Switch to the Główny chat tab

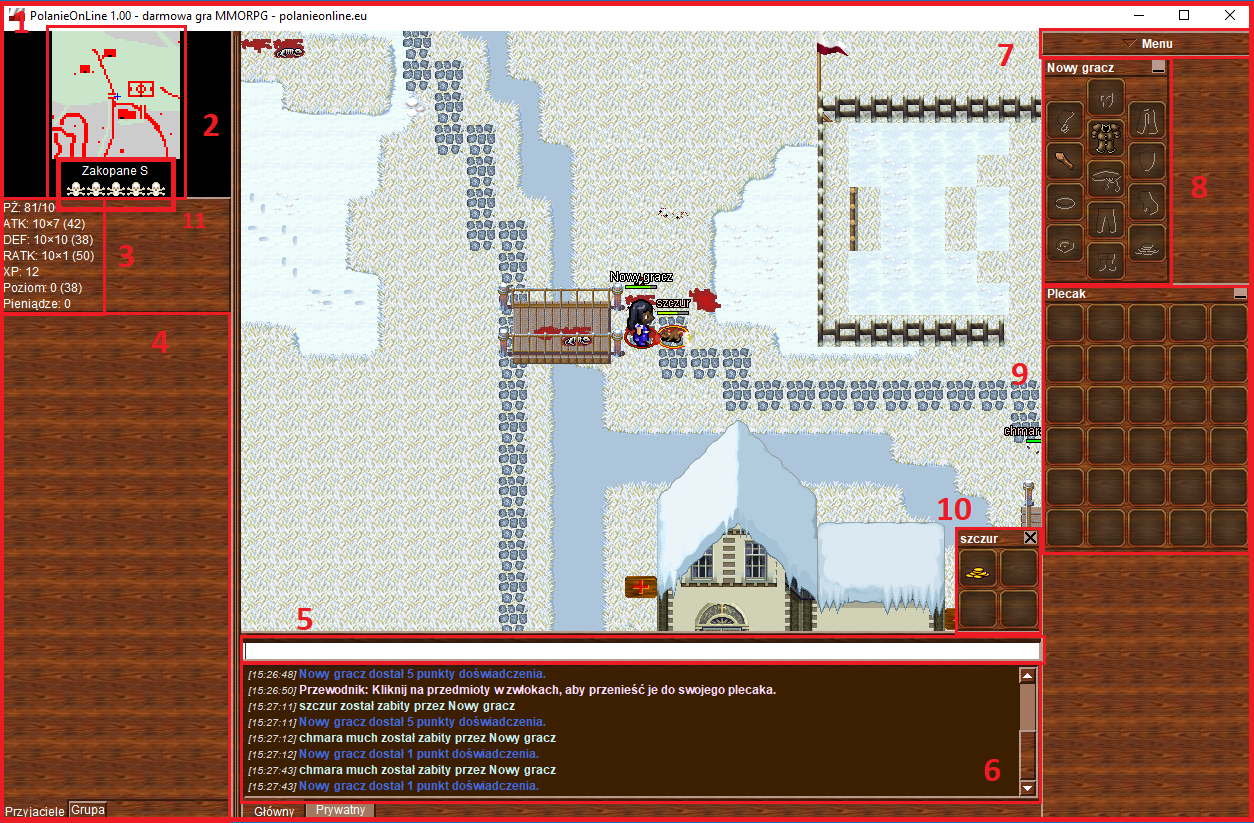[x=274, y=811]
